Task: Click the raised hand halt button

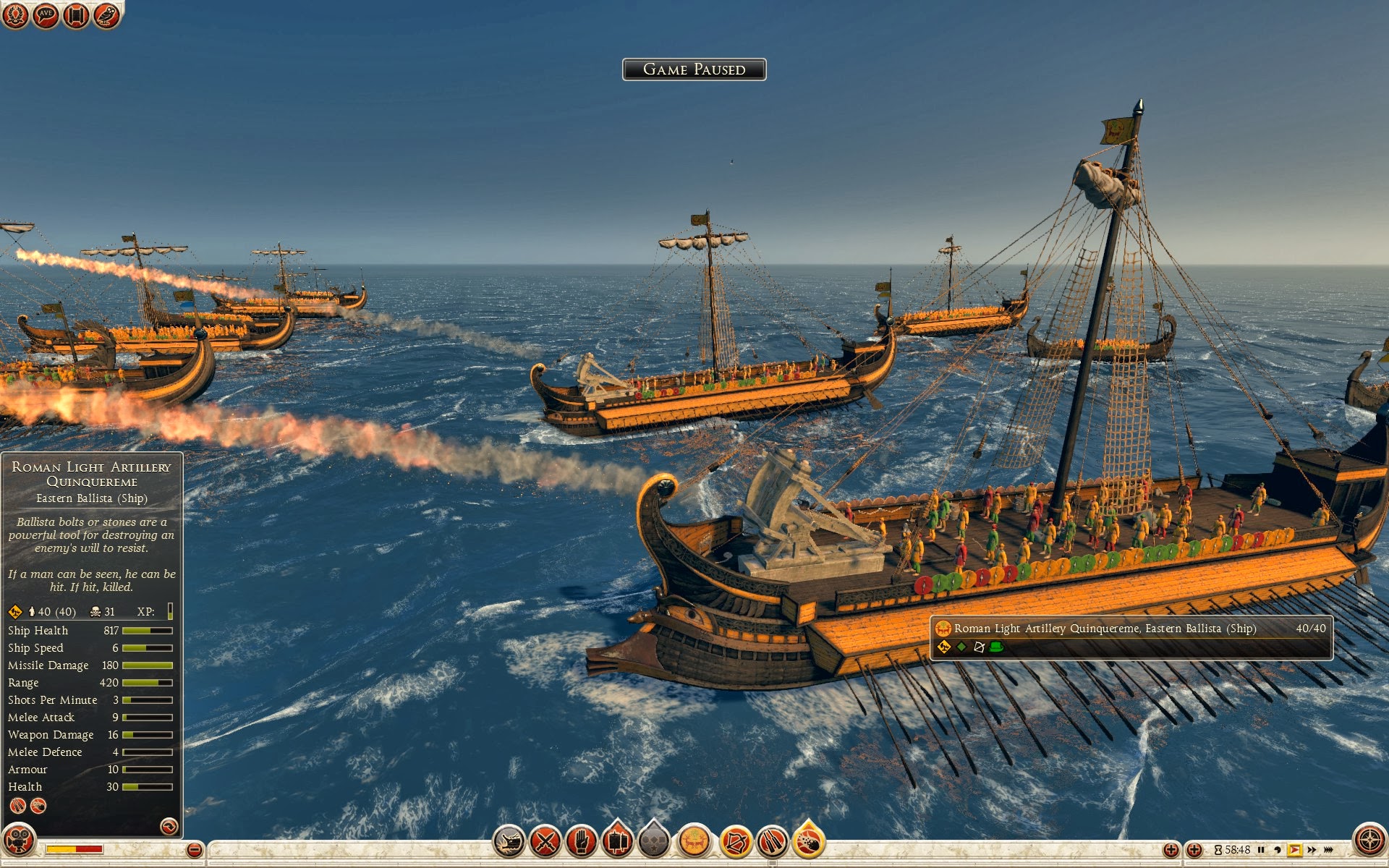Action: (582, 842)
